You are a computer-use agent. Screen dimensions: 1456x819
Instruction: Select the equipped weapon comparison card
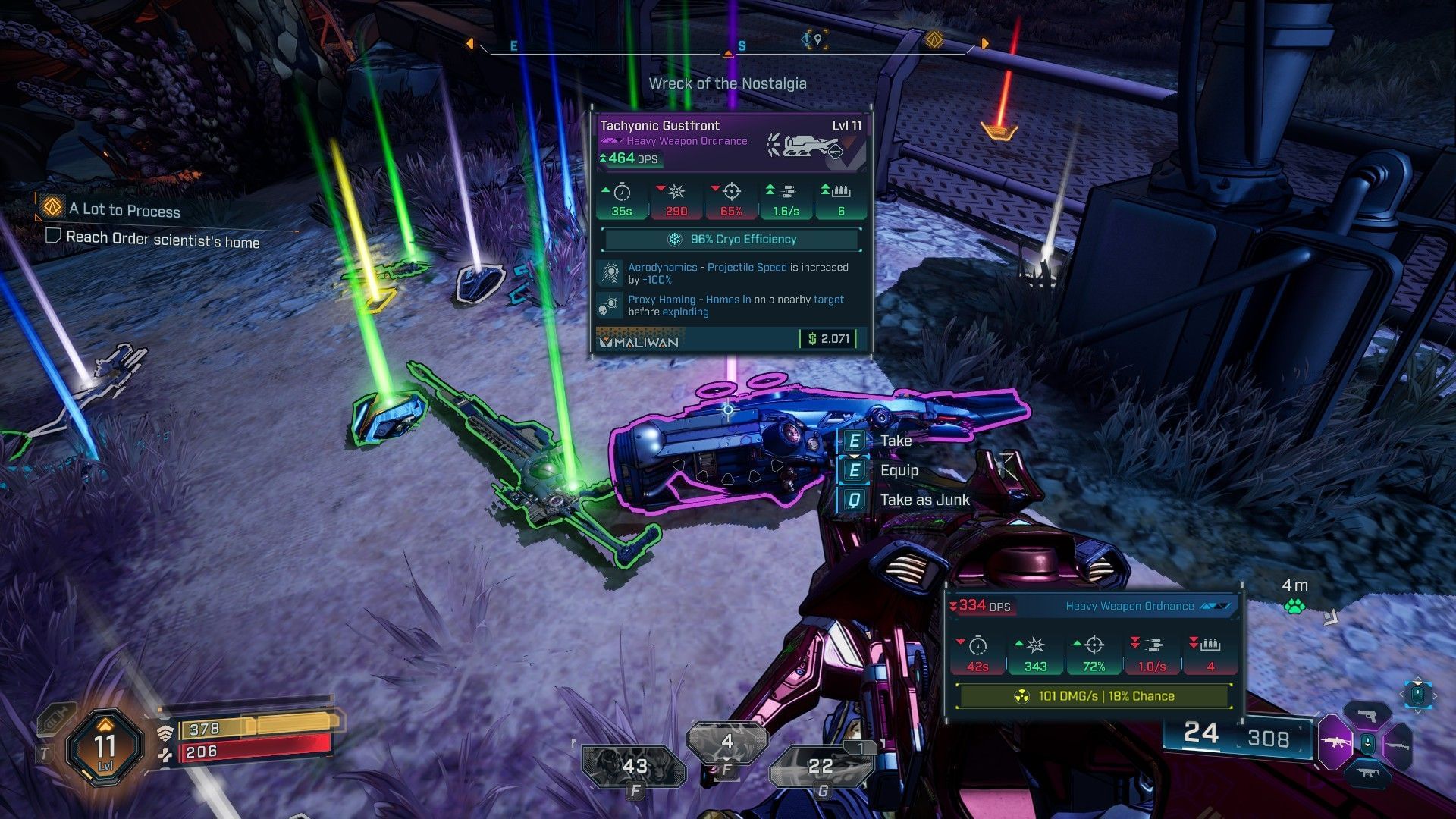point(1092,652)
